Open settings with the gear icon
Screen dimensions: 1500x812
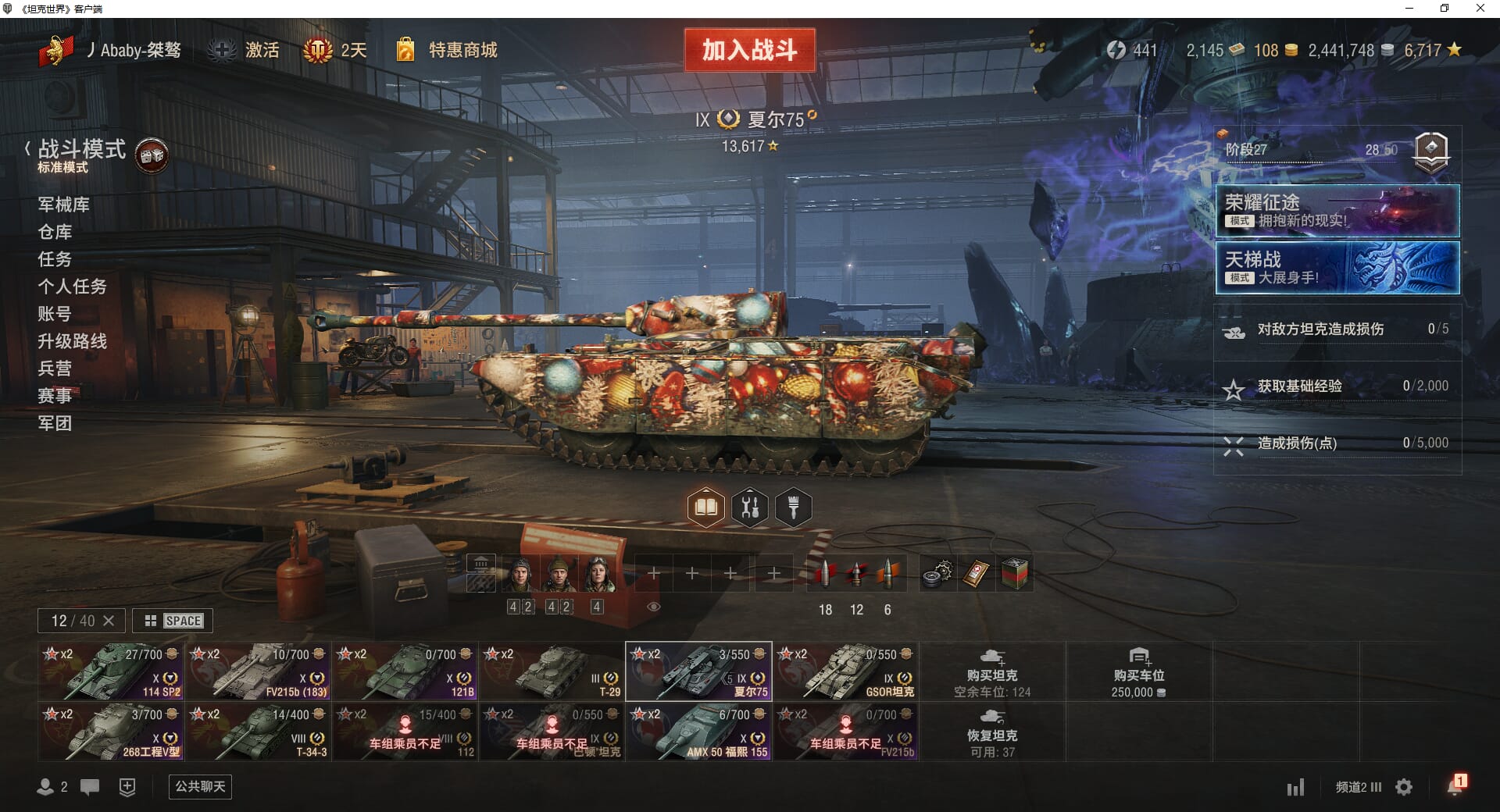[x=1404, y=787]
